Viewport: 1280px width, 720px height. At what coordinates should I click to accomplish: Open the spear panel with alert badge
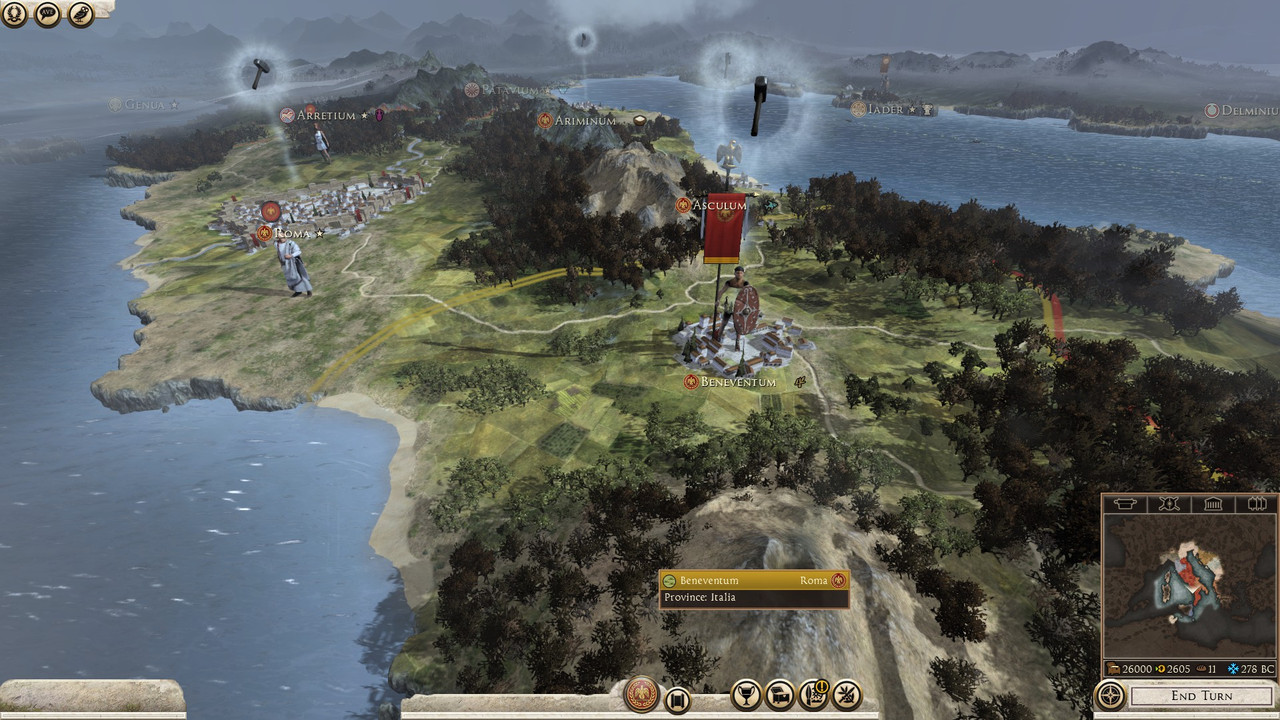coord(813,694)
